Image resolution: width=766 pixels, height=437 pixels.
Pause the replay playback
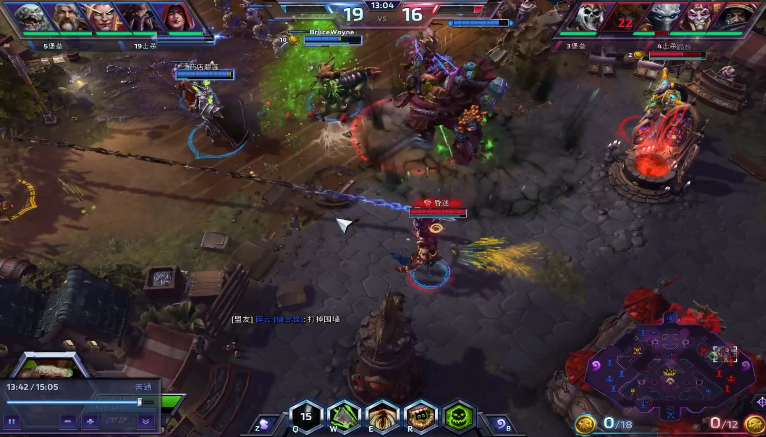tap(13, 421)
